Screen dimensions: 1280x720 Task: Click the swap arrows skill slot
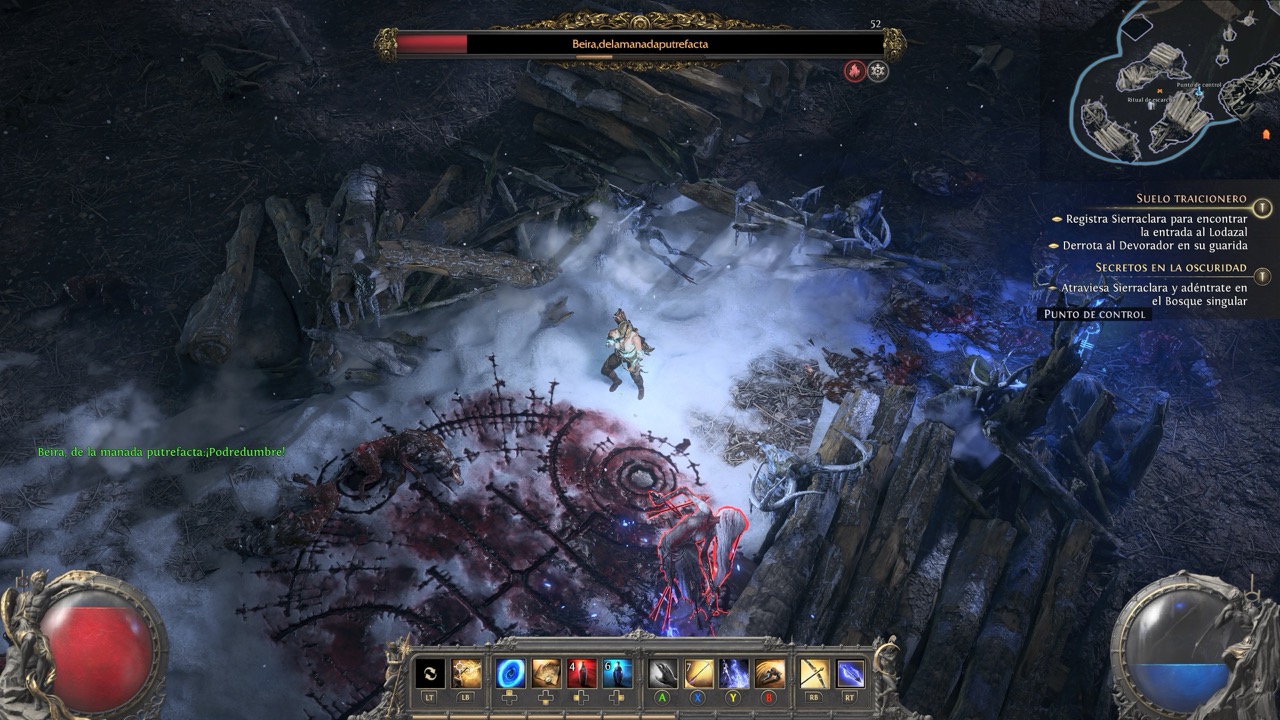430,673
